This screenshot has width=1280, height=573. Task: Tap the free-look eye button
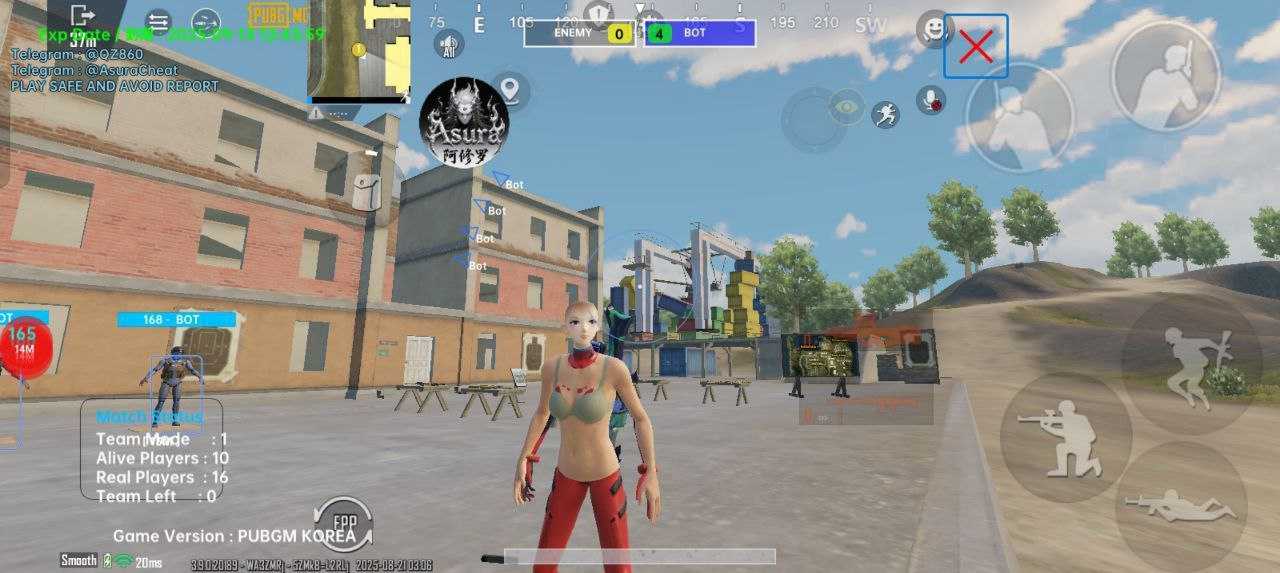[x=847, y=106]
